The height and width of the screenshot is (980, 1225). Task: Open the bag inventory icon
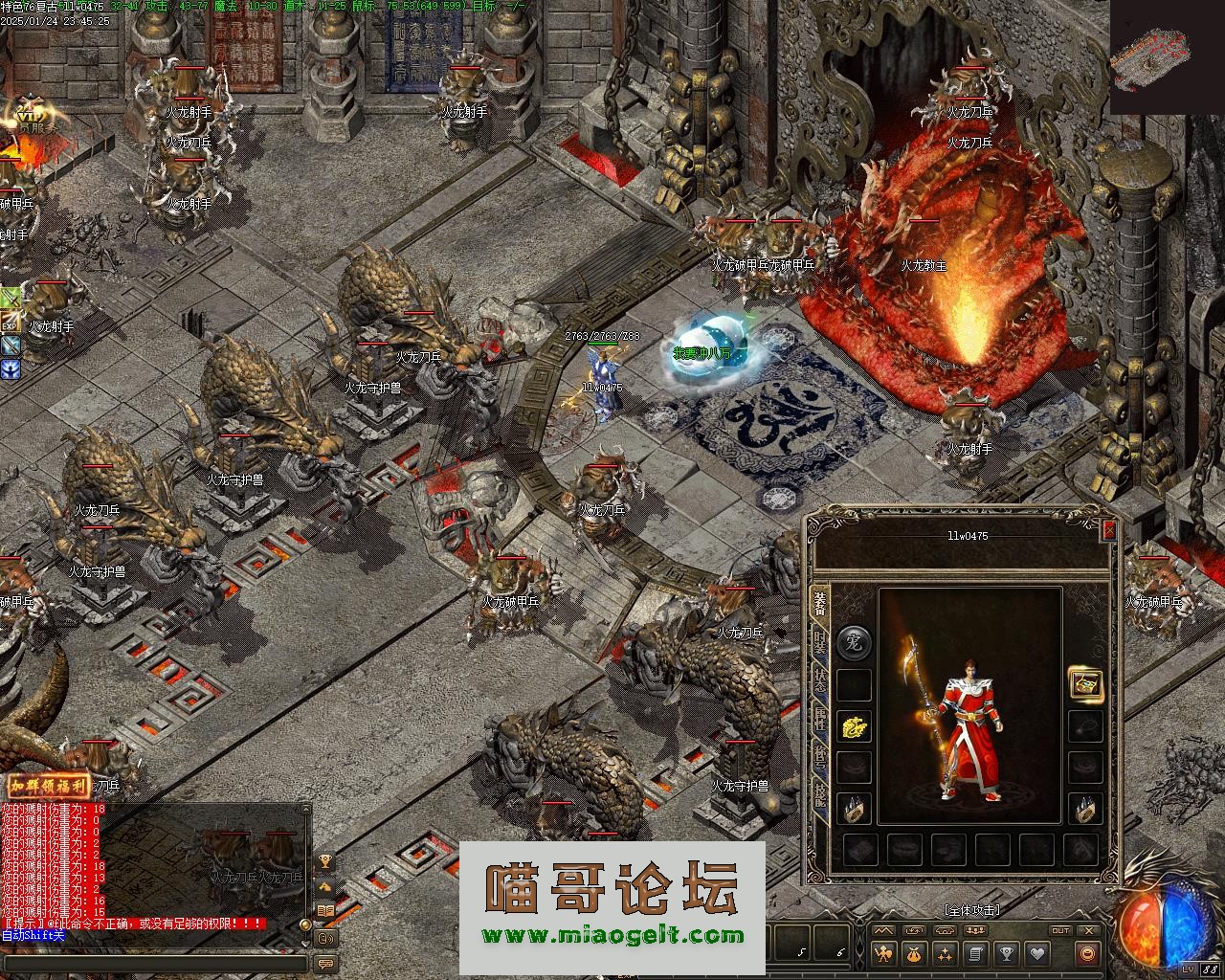pyautogui.click(x=914, y=953)
